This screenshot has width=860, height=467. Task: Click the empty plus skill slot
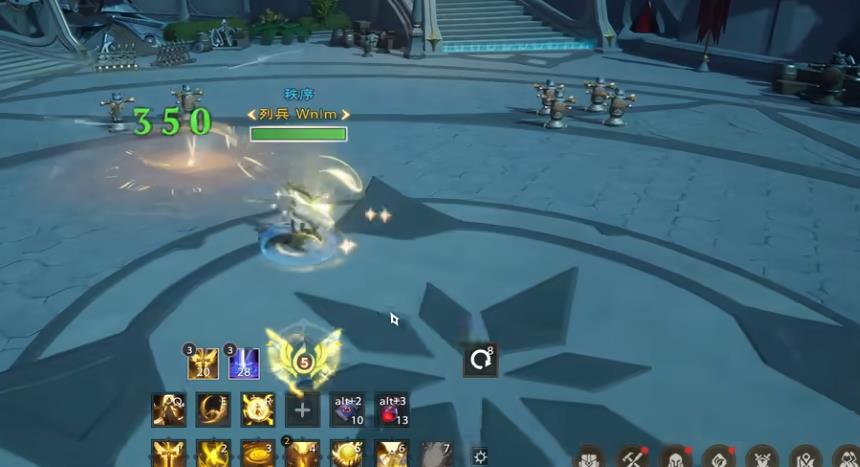pyautogui.click(x=302, y=409)
